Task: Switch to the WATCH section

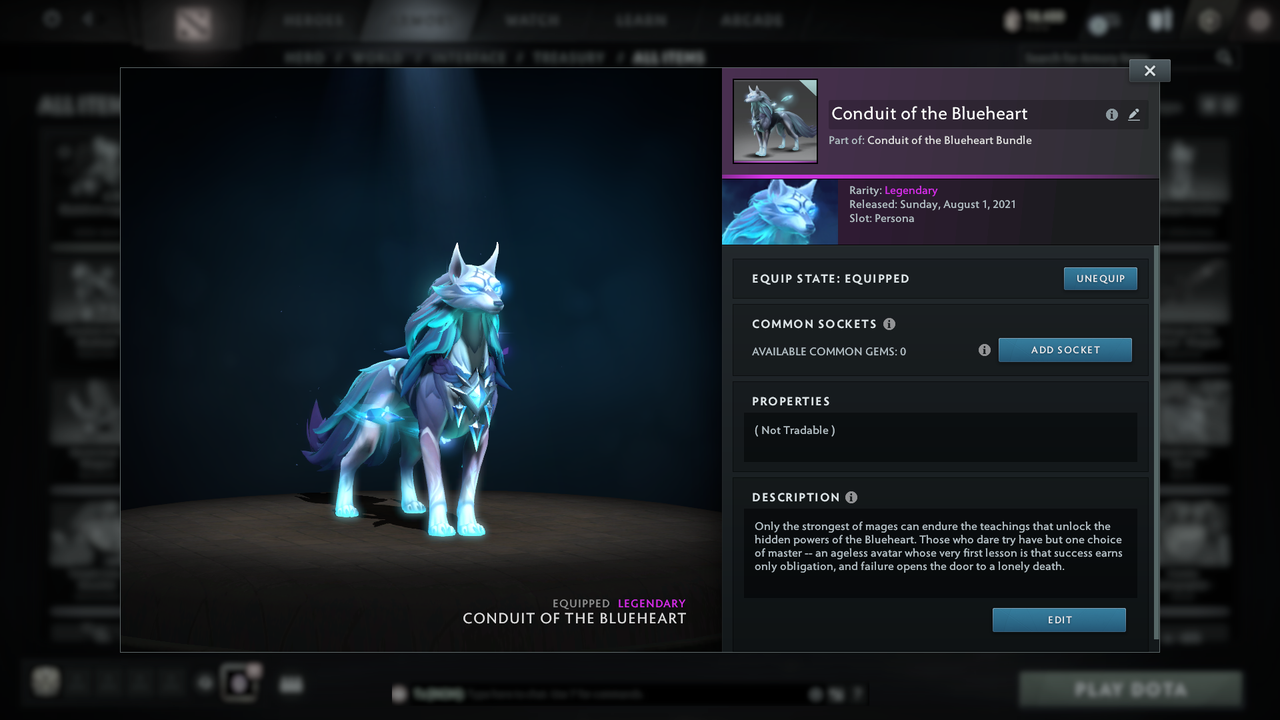Action: (x=533, y=18)
